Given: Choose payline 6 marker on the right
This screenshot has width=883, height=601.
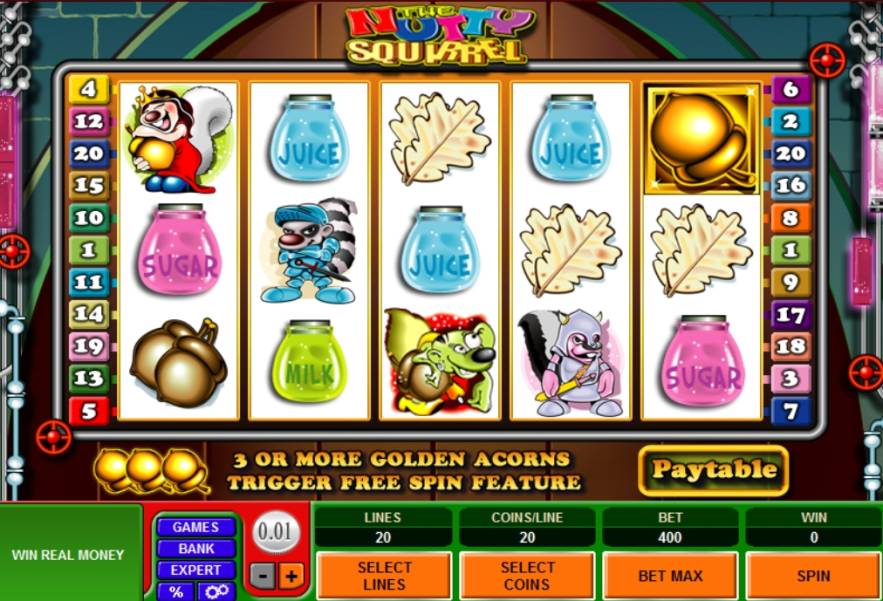Looking at the screenshot, I should coord(790,89).
